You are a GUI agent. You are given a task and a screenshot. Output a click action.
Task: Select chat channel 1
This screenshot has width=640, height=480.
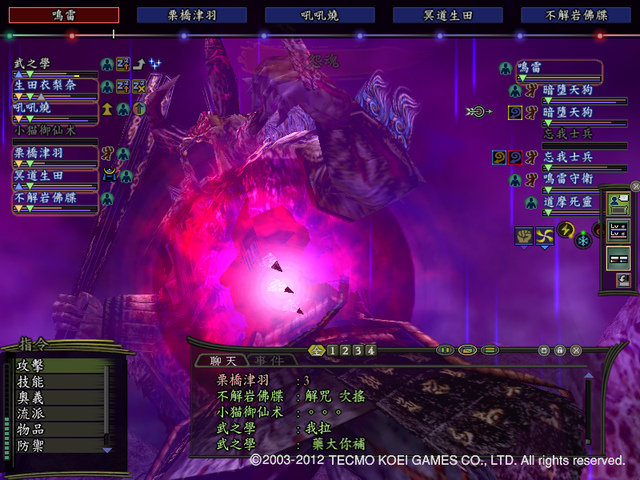(x=331, y=351)
